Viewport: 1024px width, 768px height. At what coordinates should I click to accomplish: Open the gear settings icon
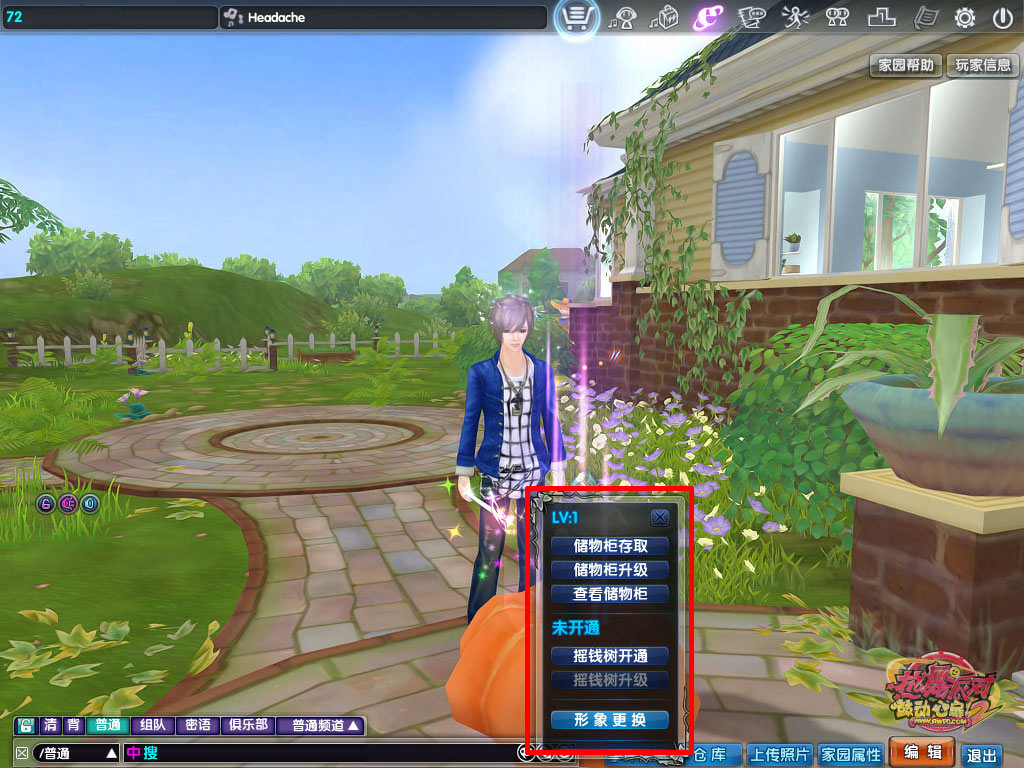point(965,17)
